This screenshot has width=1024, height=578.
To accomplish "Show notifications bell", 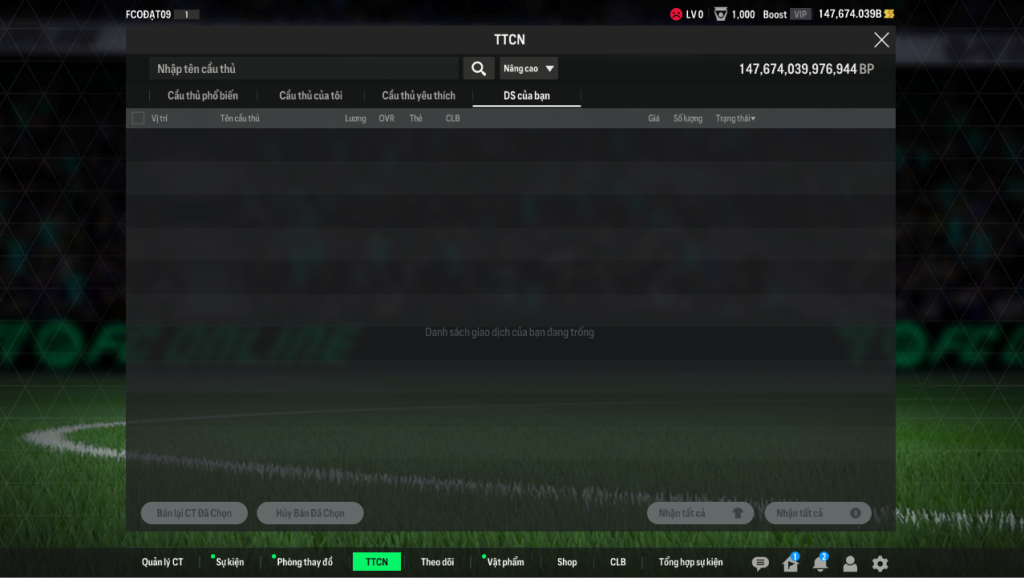I will tap(820, 564).
